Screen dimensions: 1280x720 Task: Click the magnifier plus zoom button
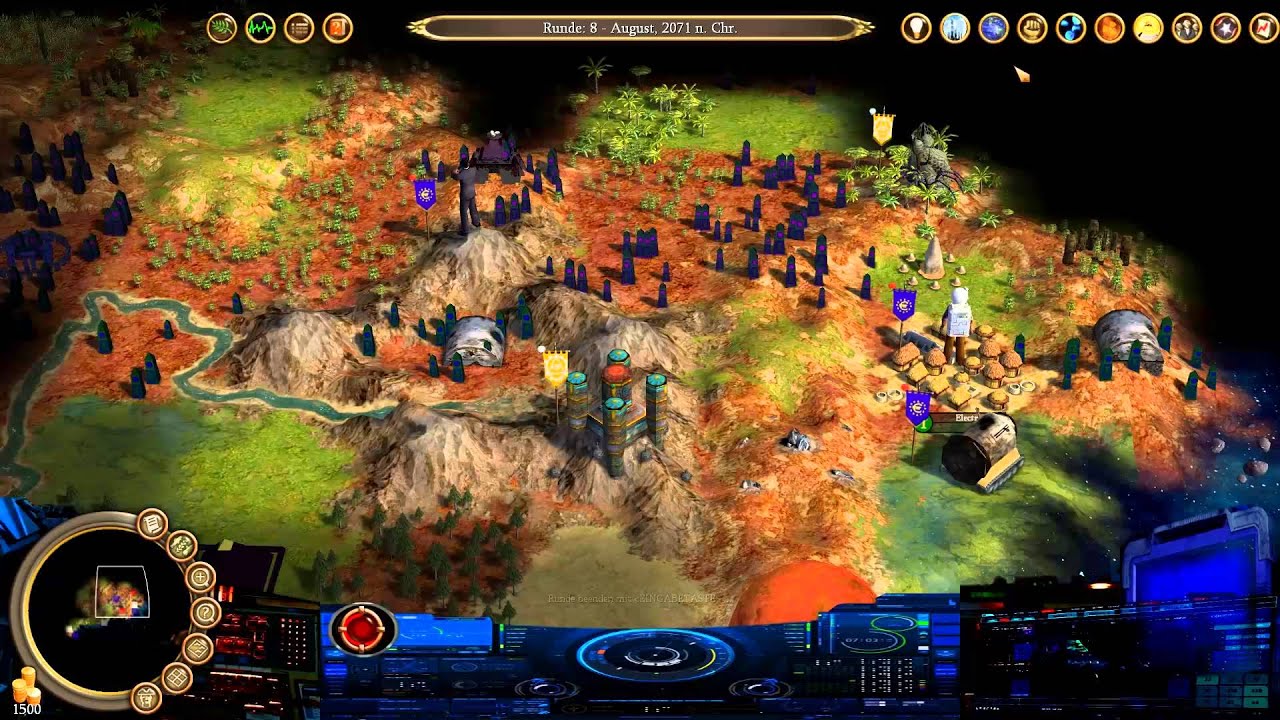200,577
